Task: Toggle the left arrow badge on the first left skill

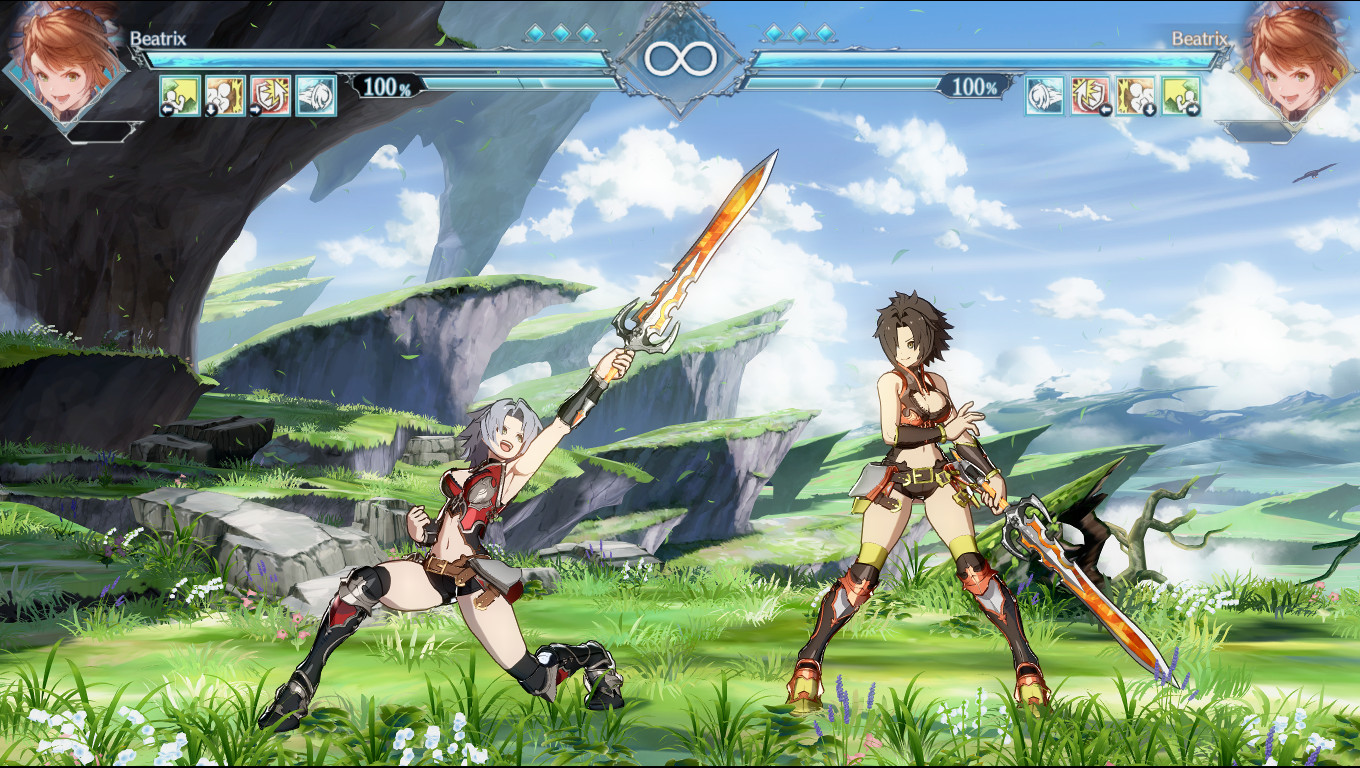Action: pos(166,109)
